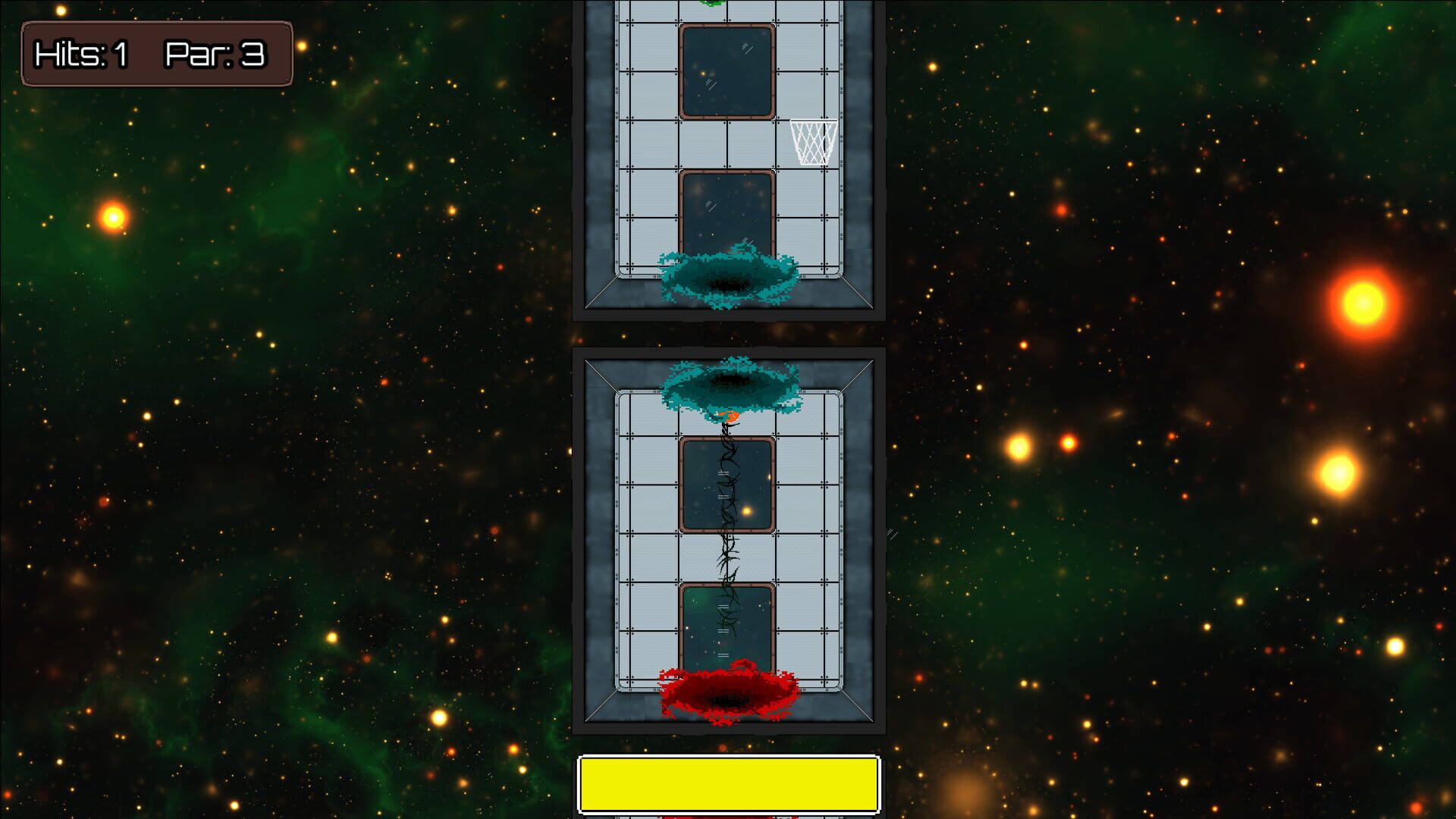Select the teal portal at the top panel's bottom
The width and height of the screenshot is (1456, 819).
coord(728,277)
